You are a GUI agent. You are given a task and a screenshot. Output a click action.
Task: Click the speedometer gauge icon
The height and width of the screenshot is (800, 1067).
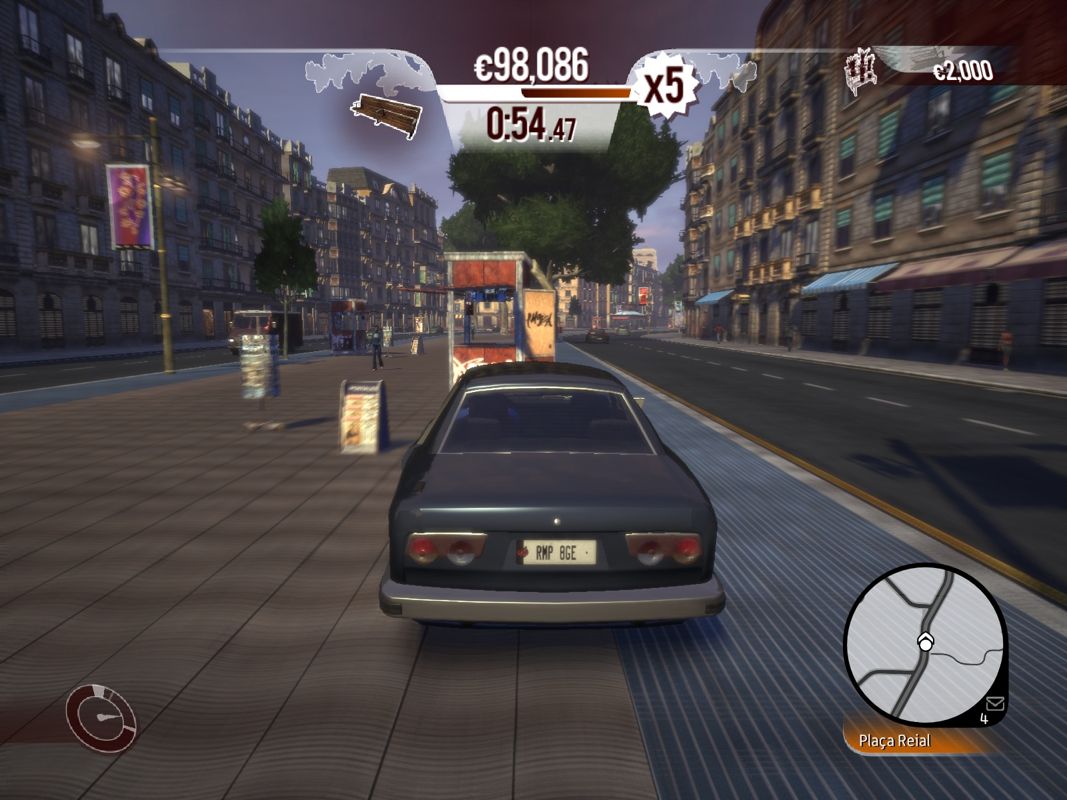tap(101, 717)
